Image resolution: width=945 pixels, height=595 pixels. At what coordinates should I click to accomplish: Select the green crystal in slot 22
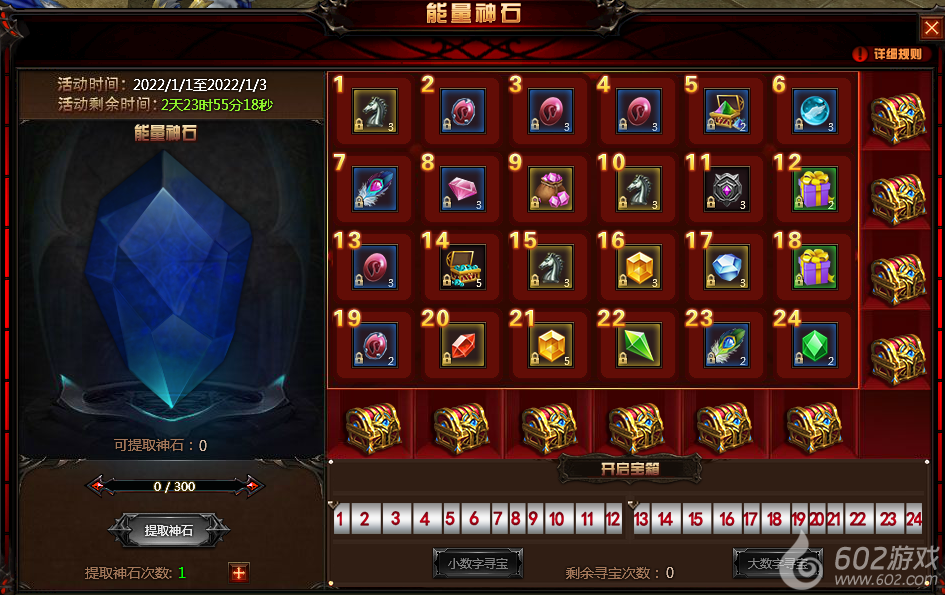coord(639,344)
